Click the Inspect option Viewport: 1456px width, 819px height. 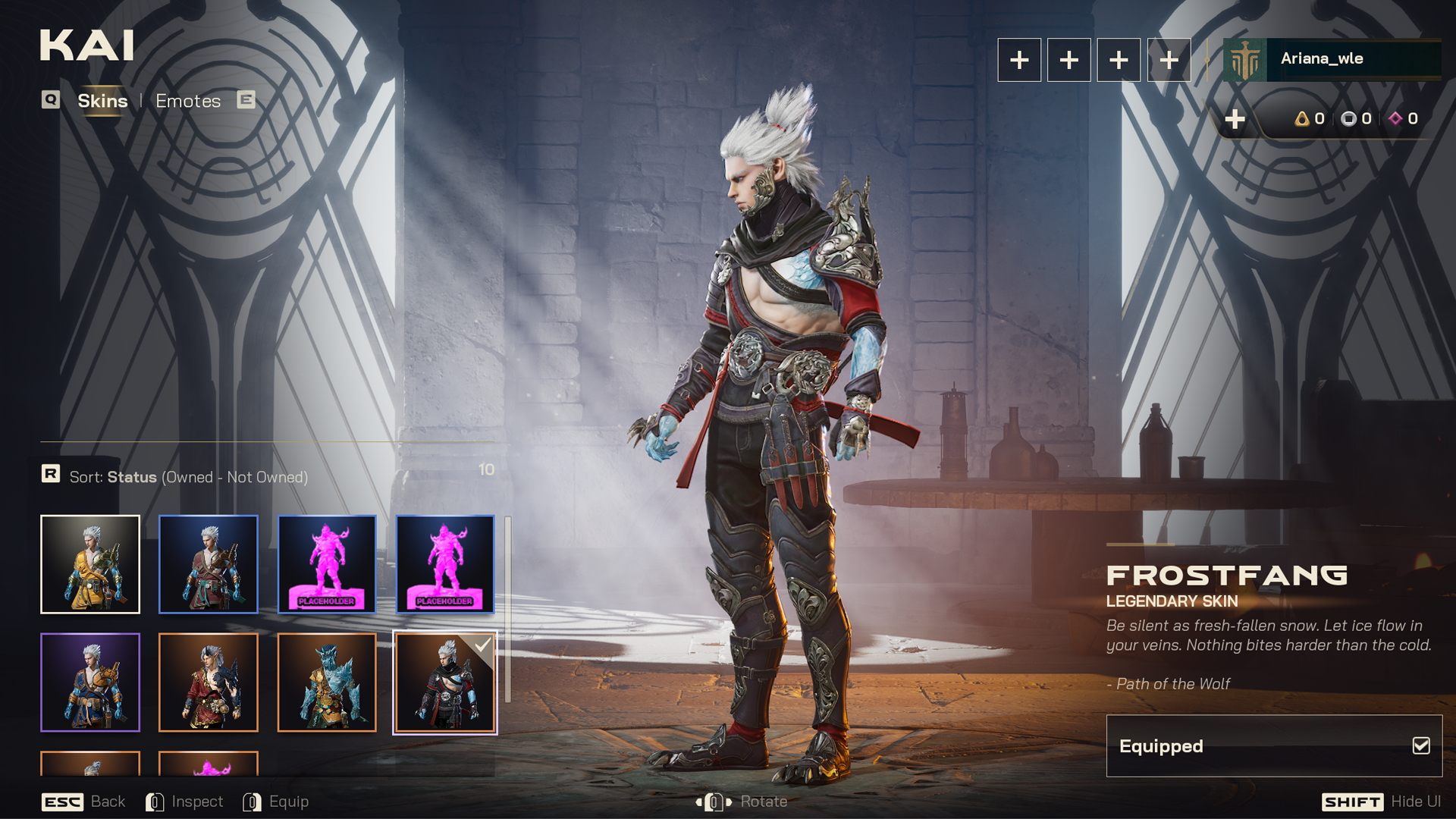click(185, 802)
